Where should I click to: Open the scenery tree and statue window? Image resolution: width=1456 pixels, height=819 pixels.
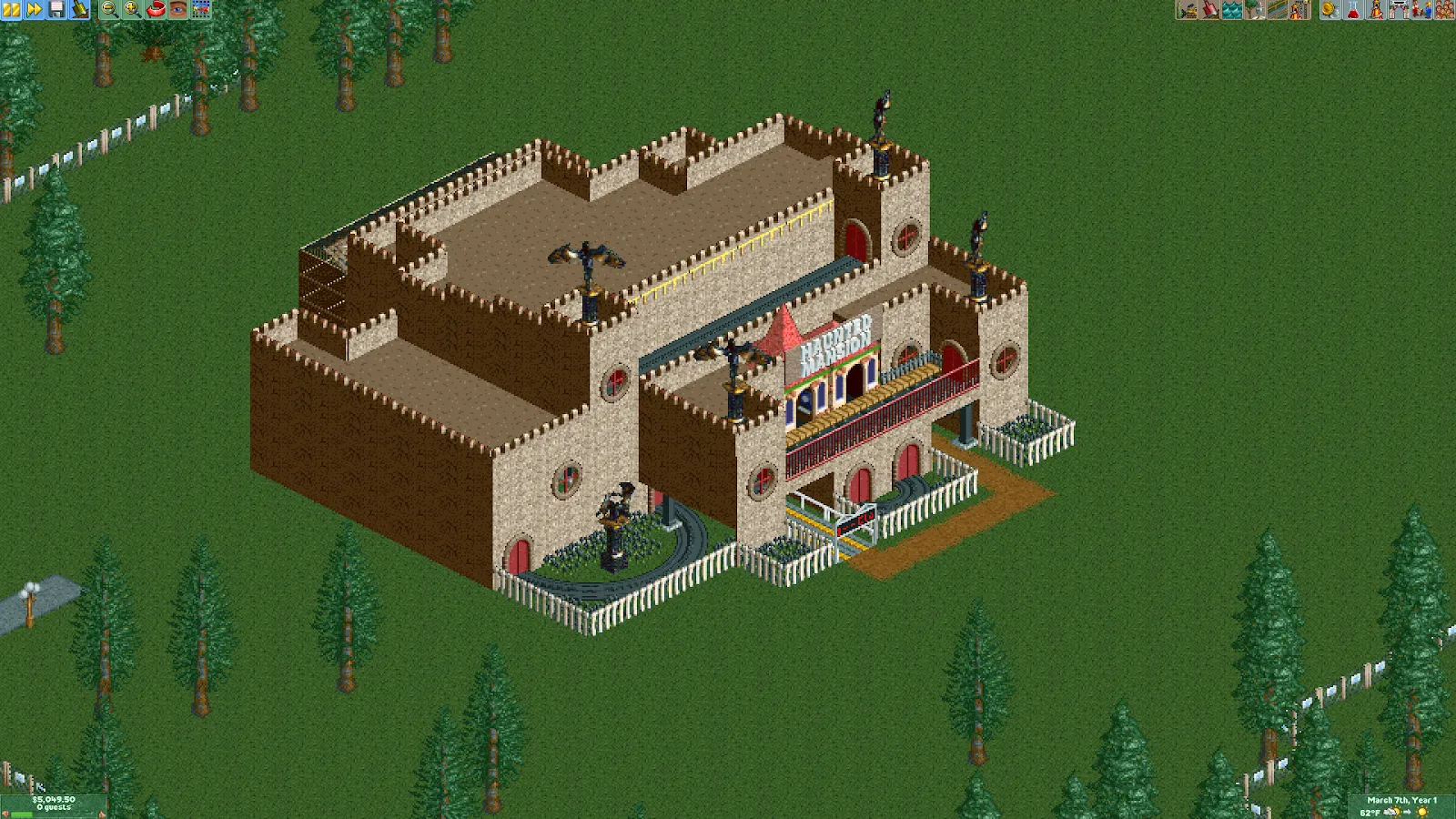tap(1255, 9)
